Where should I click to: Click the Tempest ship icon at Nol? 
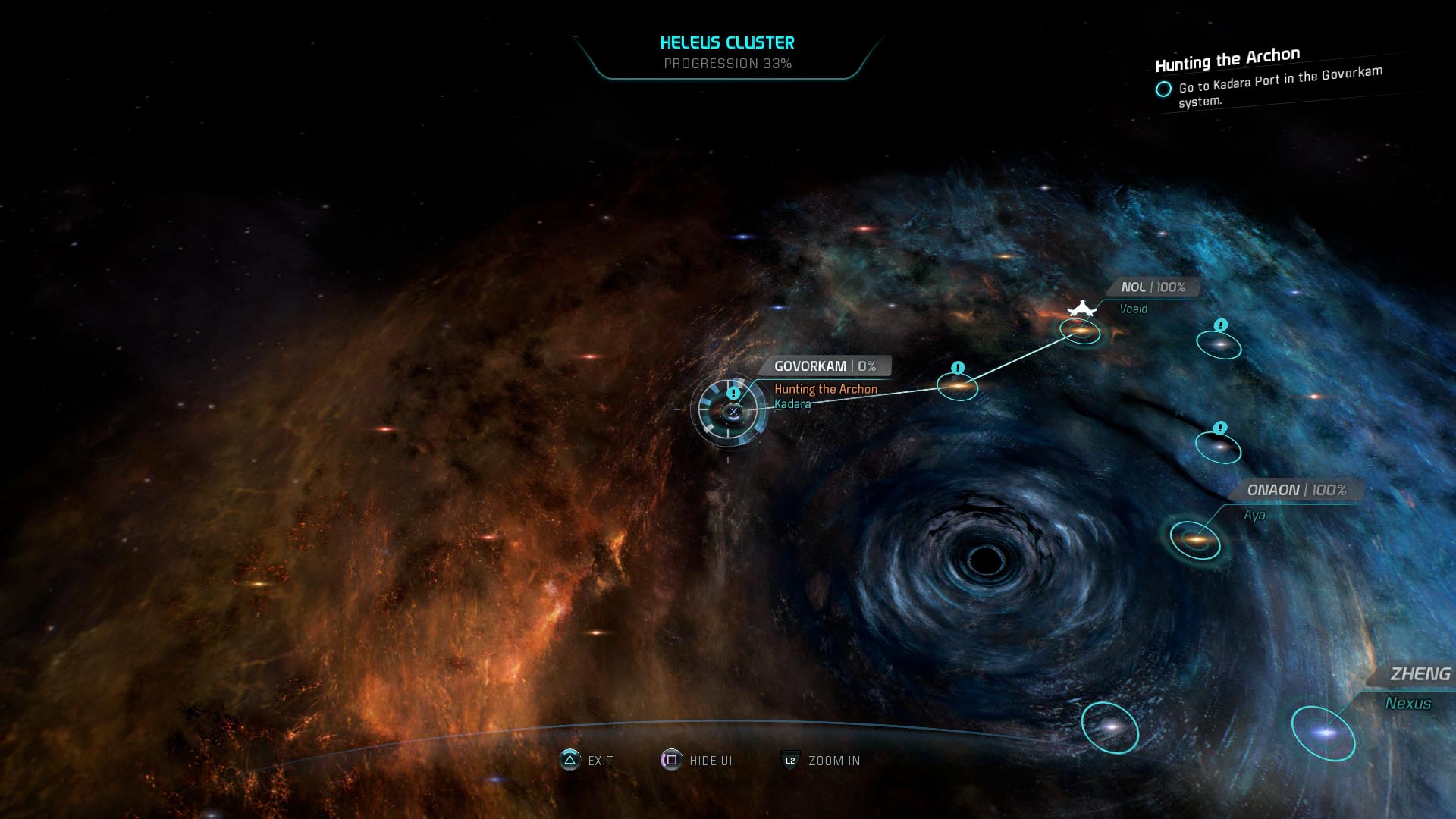1082,309
